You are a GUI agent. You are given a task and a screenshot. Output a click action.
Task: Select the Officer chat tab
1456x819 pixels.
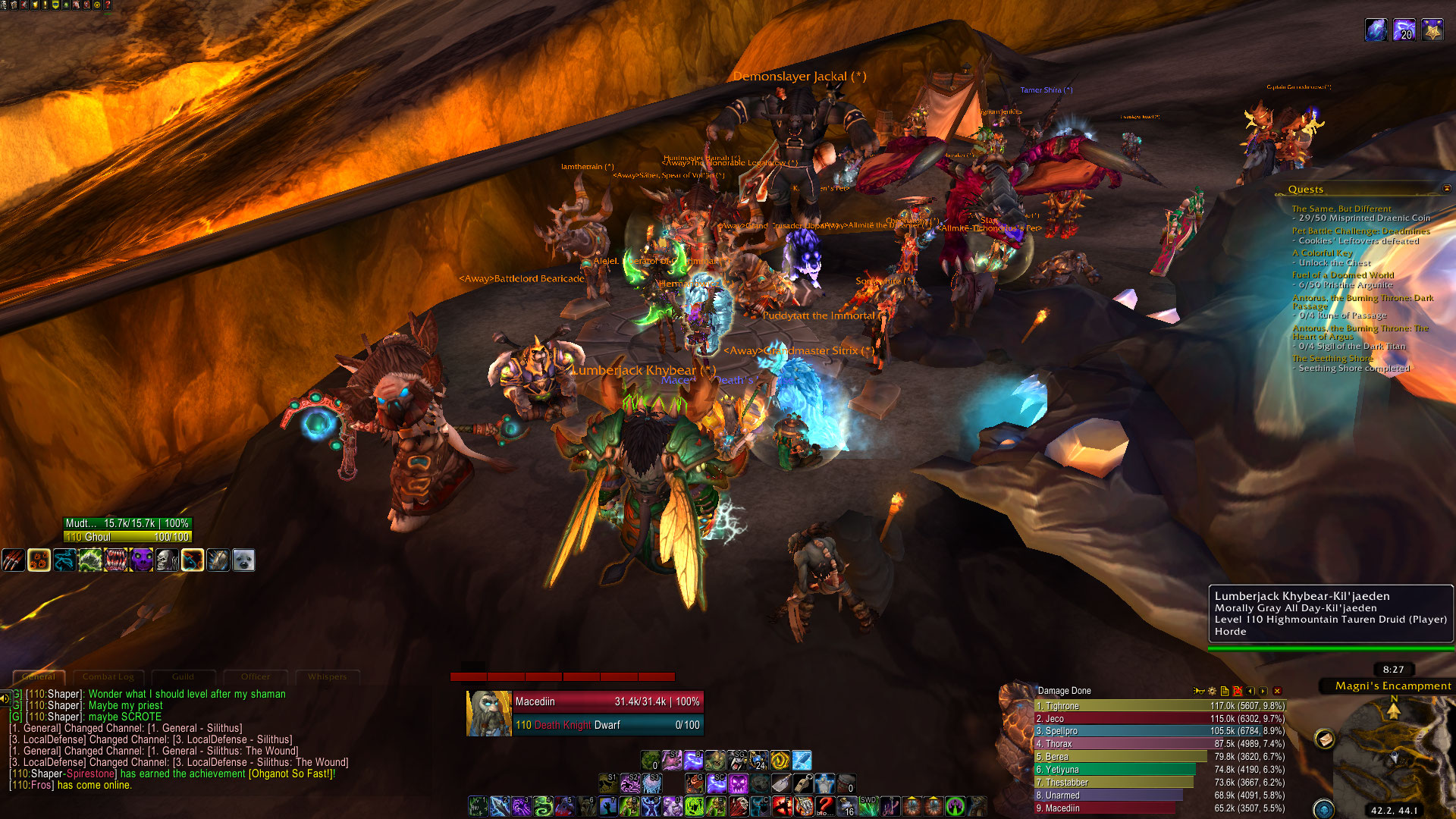coord(256,676)
